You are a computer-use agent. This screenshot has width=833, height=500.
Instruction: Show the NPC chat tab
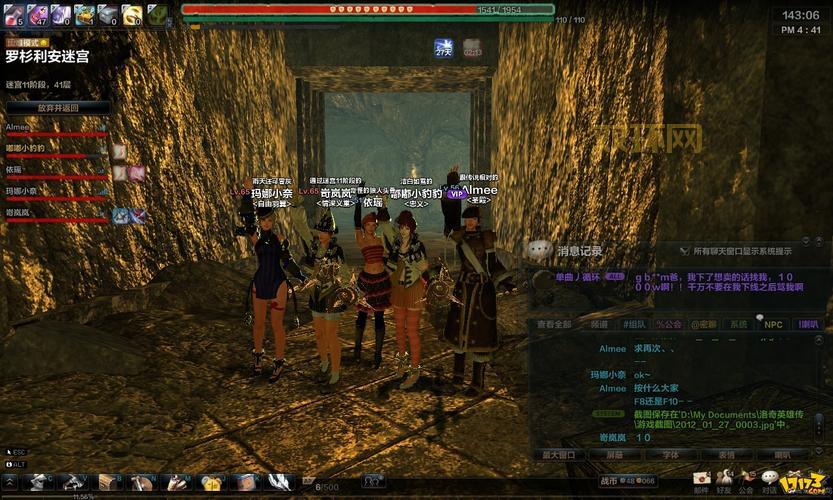tap(773, 324)
